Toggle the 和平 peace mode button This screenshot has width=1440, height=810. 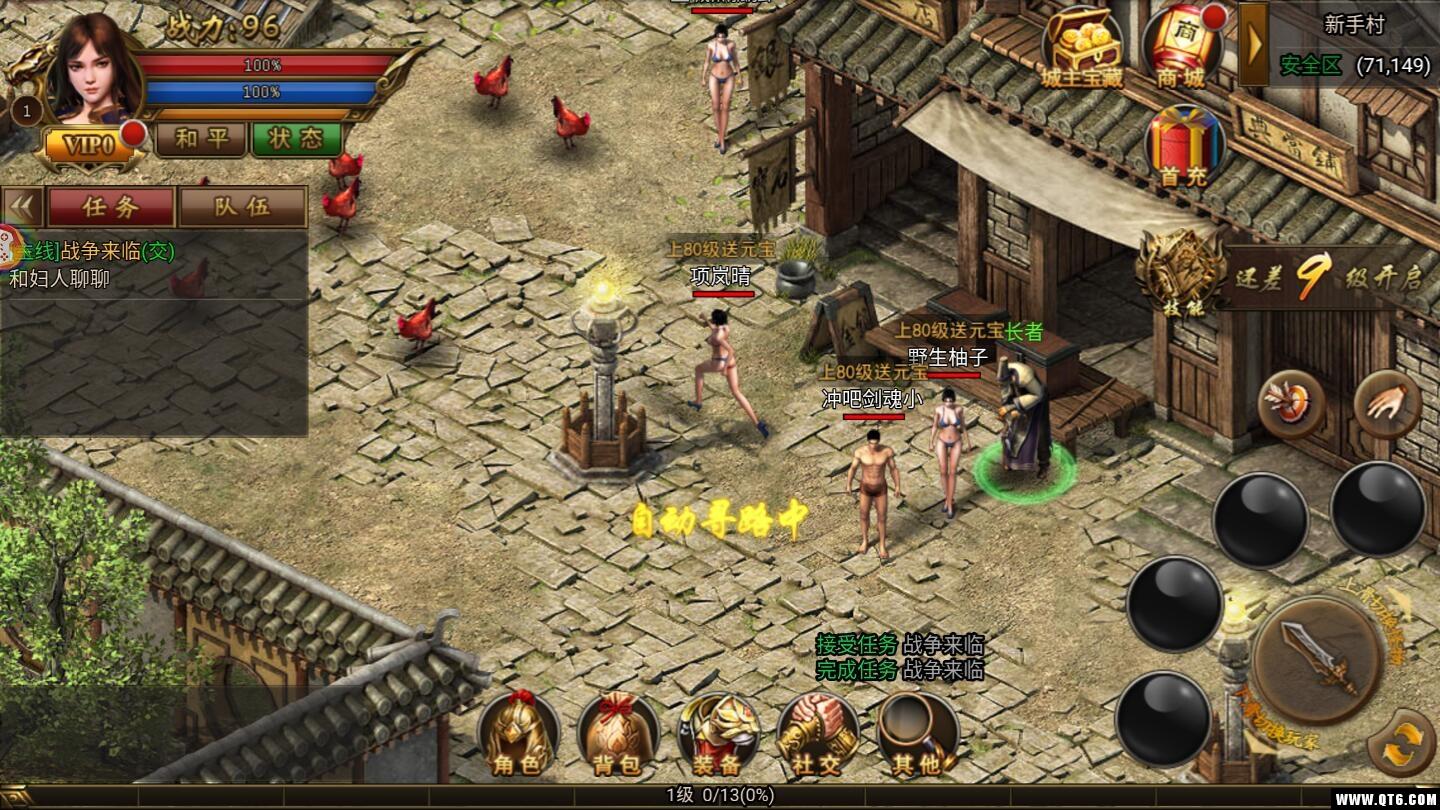(201, 139)
